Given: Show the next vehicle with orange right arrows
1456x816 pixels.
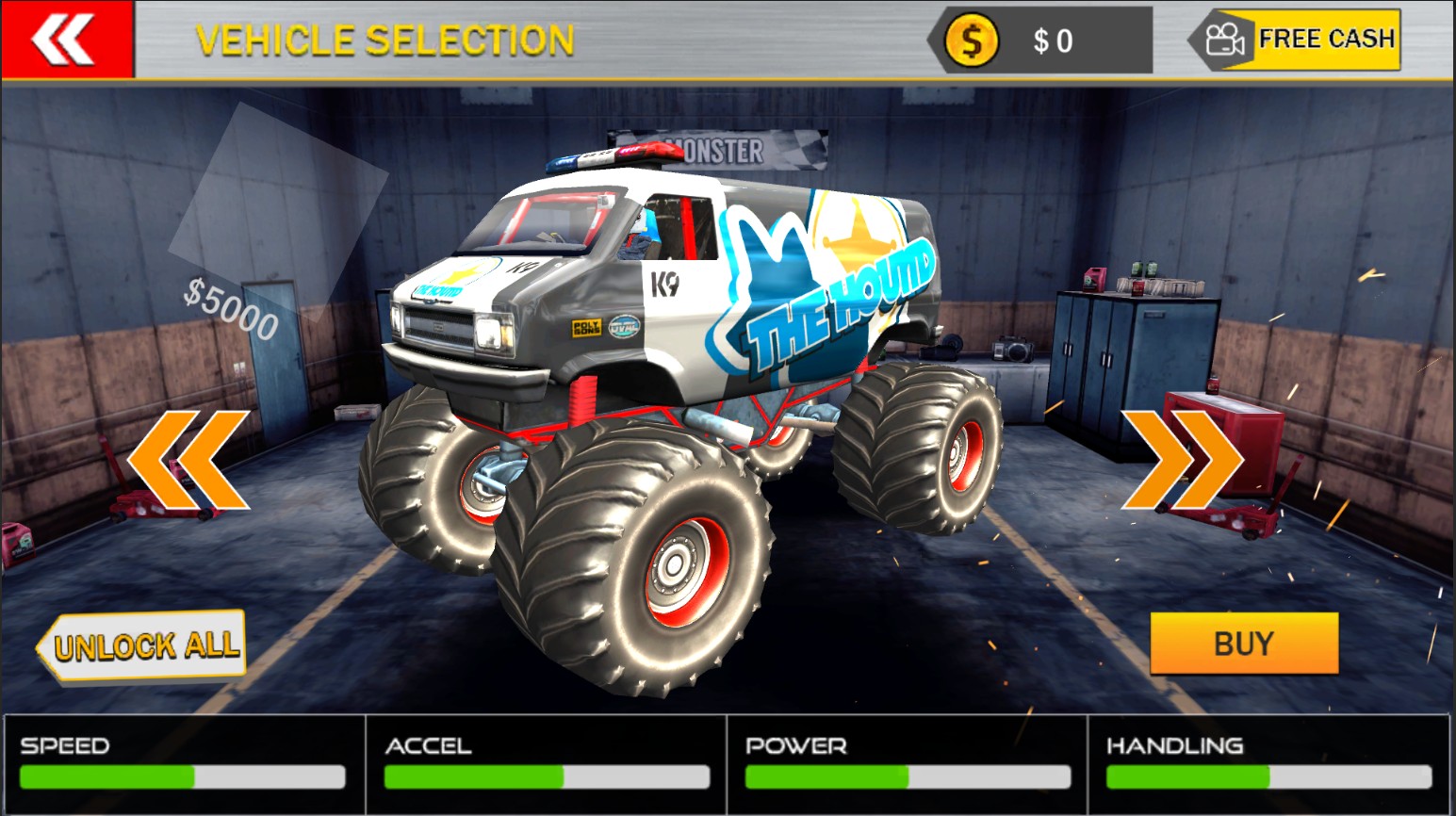Looking at the screenshot, I should point(1182,459).
